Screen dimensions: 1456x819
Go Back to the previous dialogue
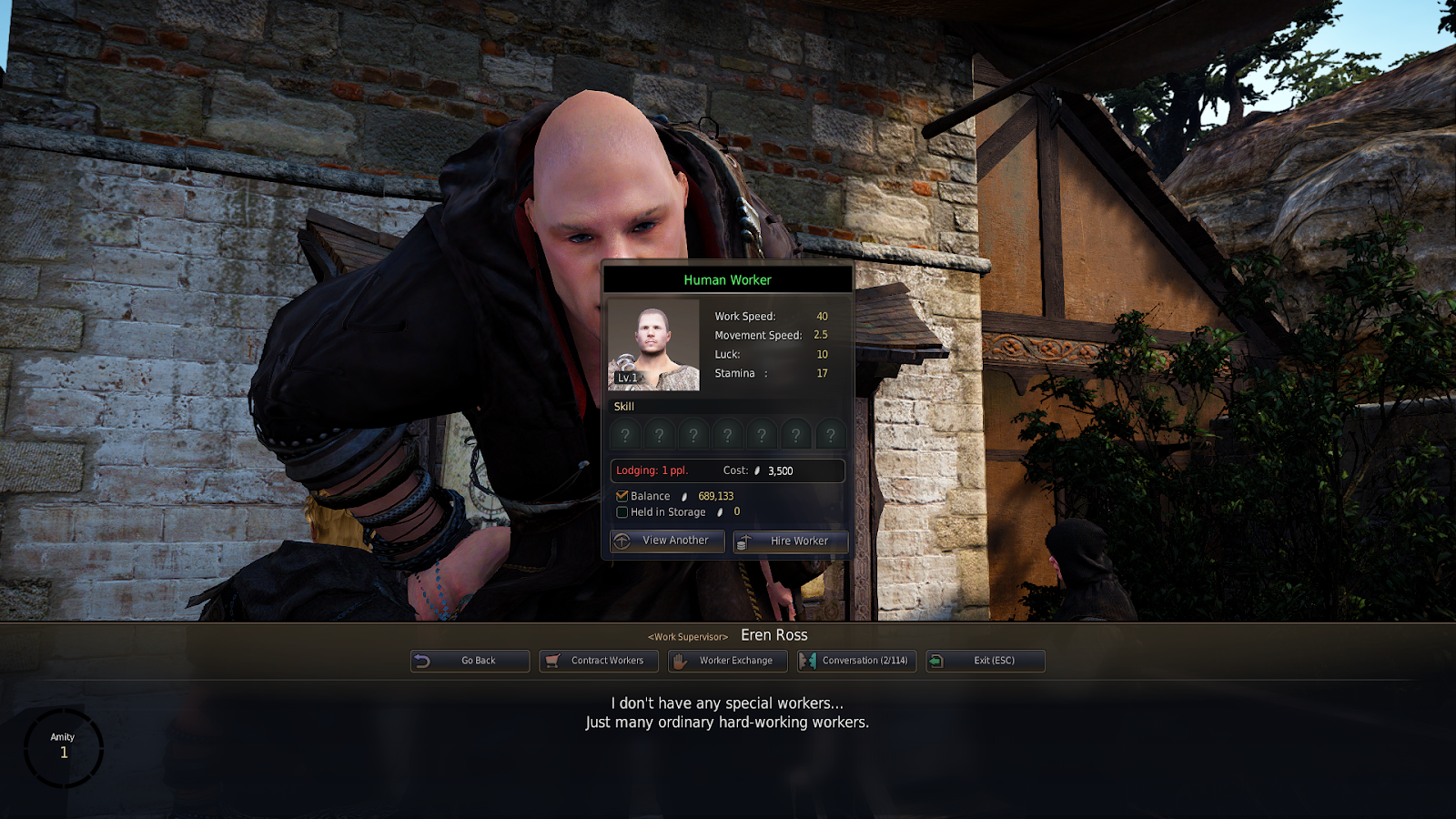pos(470,661)
